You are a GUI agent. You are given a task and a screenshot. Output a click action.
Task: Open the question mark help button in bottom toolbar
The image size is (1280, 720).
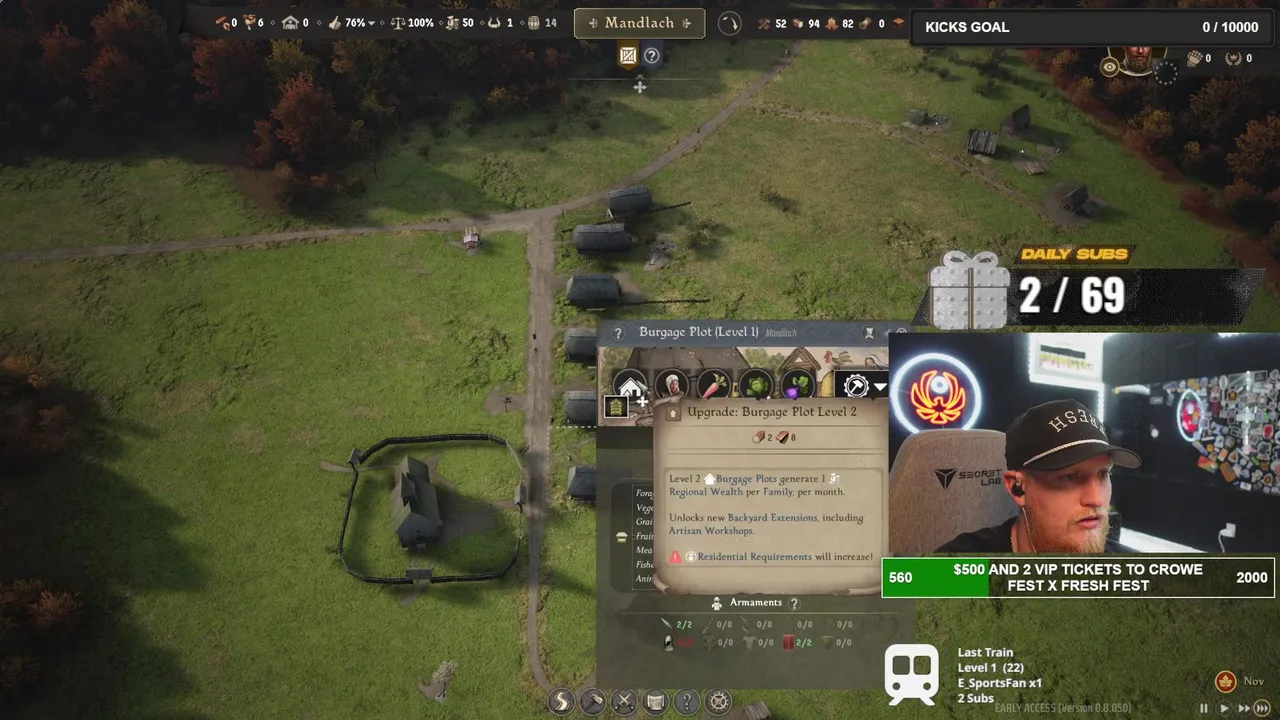(687, 702)
